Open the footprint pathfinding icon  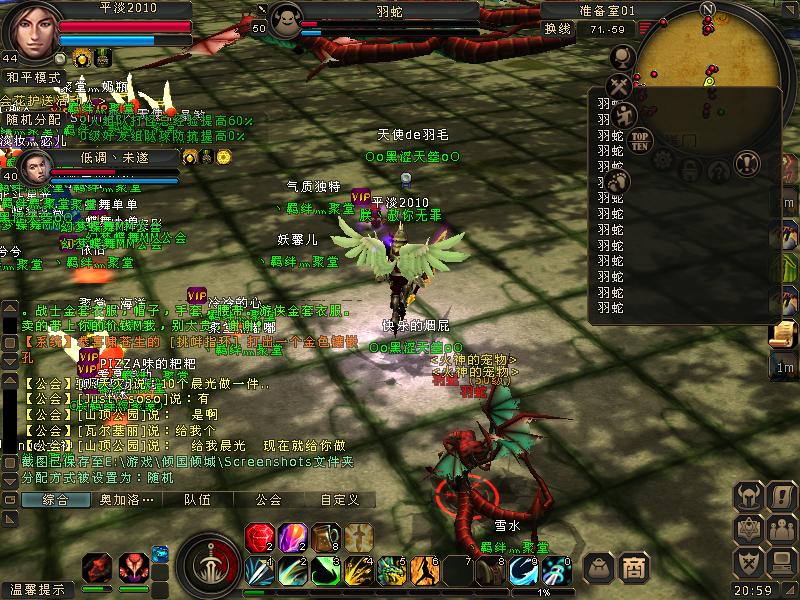617,181
